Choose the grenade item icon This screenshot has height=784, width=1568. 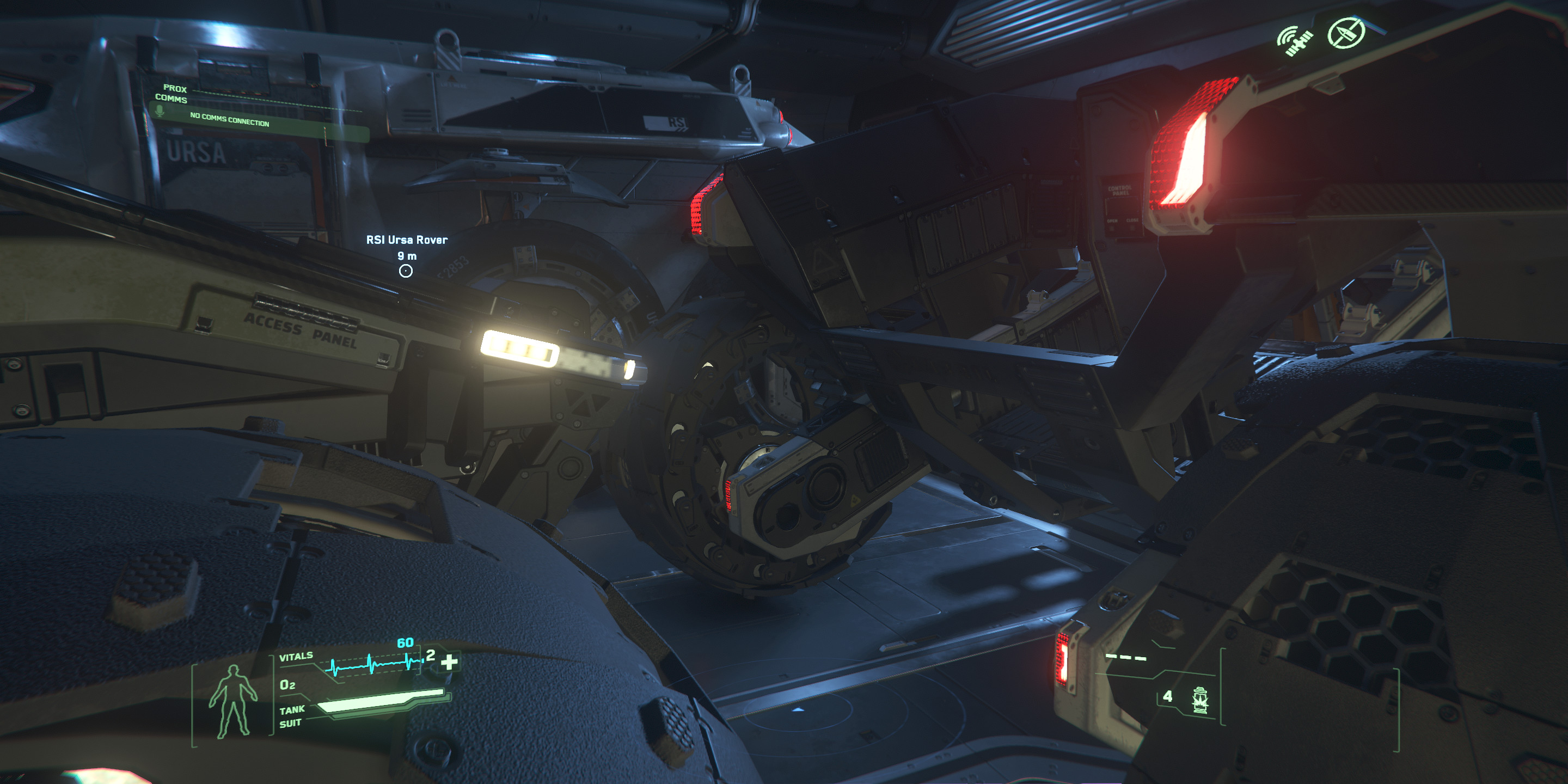point(1200,700)
